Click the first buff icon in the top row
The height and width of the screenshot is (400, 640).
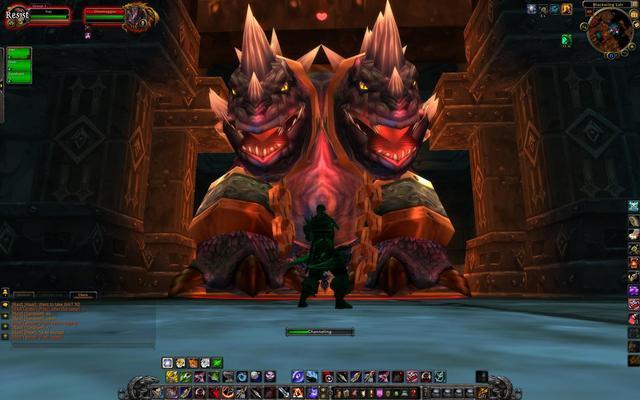tap(532, 9)
